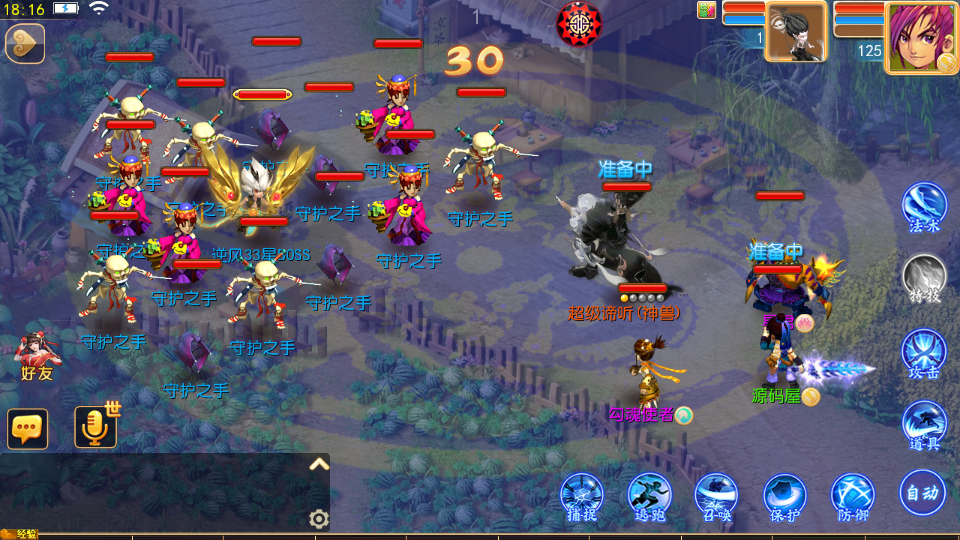Open the yellow chat bubble button
Screen dimensions: 960x540
click(27, 428)
